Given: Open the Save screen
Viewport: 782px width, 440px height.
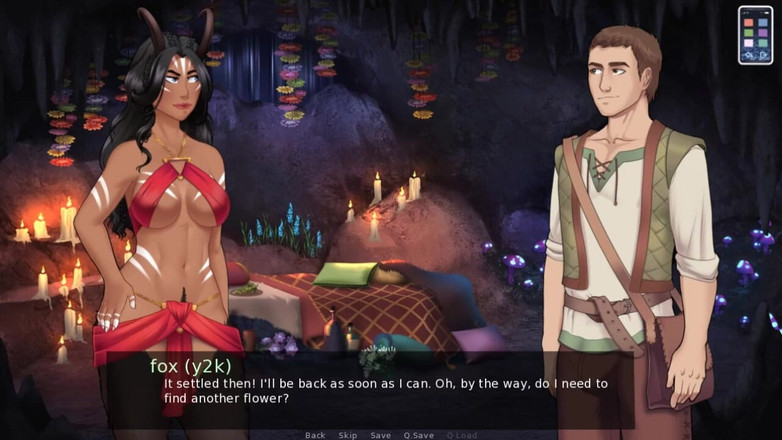Looking at the screenshot, I should 380,435.
